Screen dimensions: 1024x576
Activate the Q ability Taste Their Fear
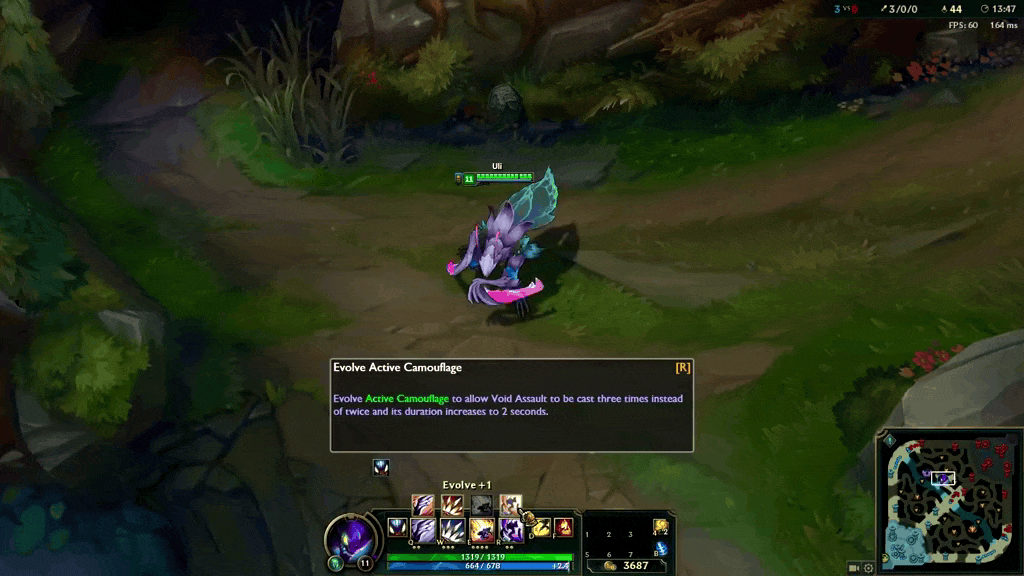(423, 529)
